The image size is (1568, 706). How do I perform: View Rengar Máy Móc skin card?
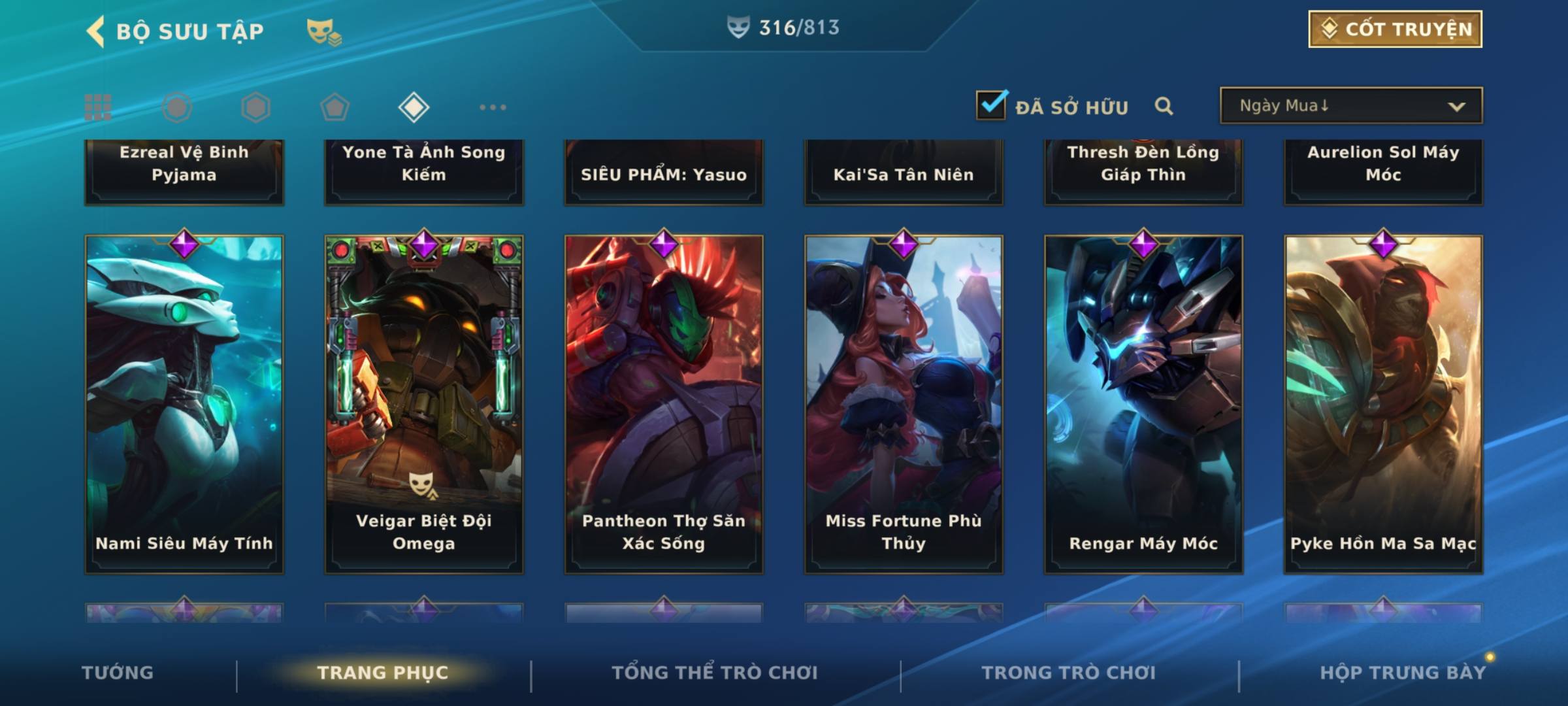1143,404
